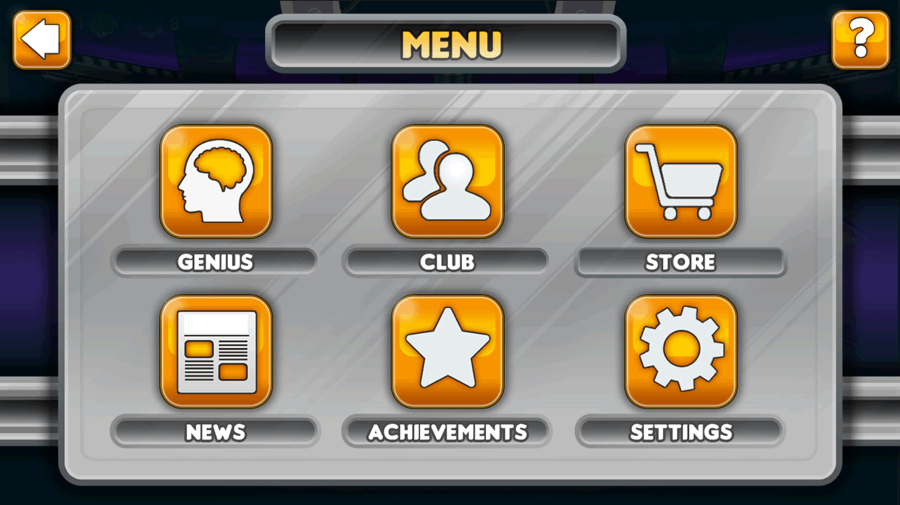Open the Store shopping cart icon
This screenshot has height=505, width=900.
pyautogui.click(x=680, y=181)
